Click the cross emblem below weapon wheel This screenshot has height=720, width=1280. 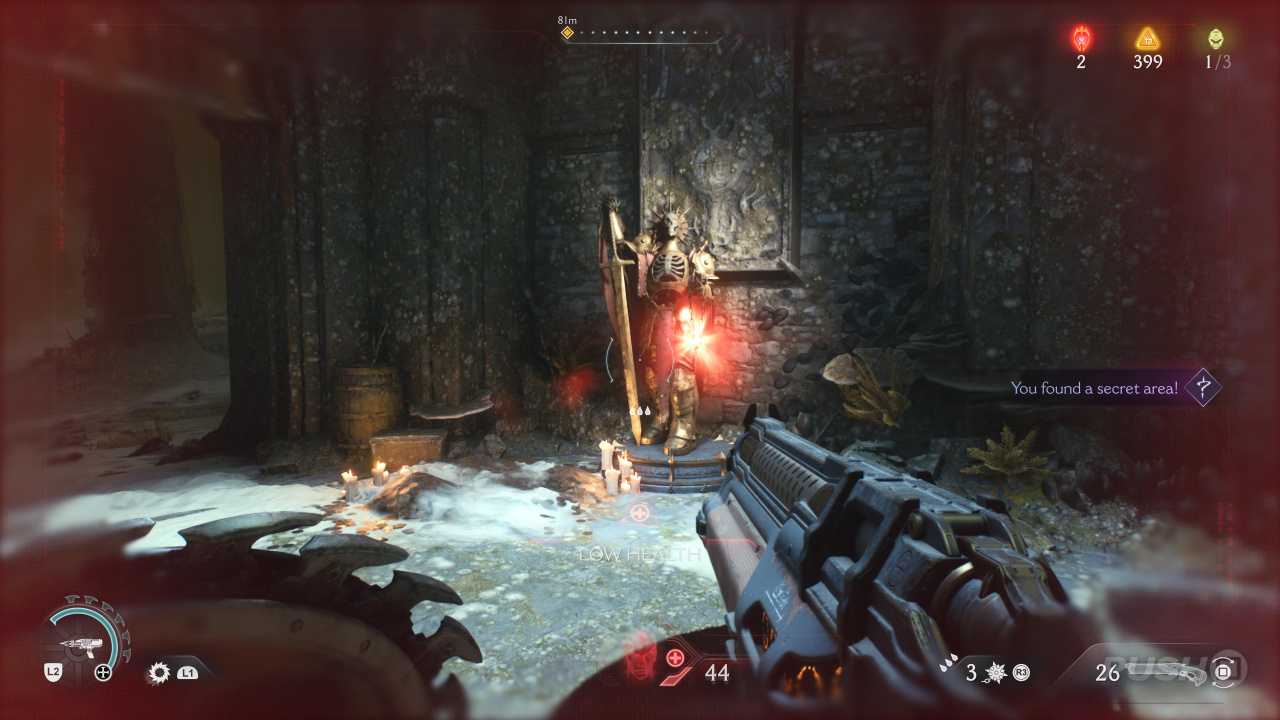pyautogui.click(x=103, y=673)
